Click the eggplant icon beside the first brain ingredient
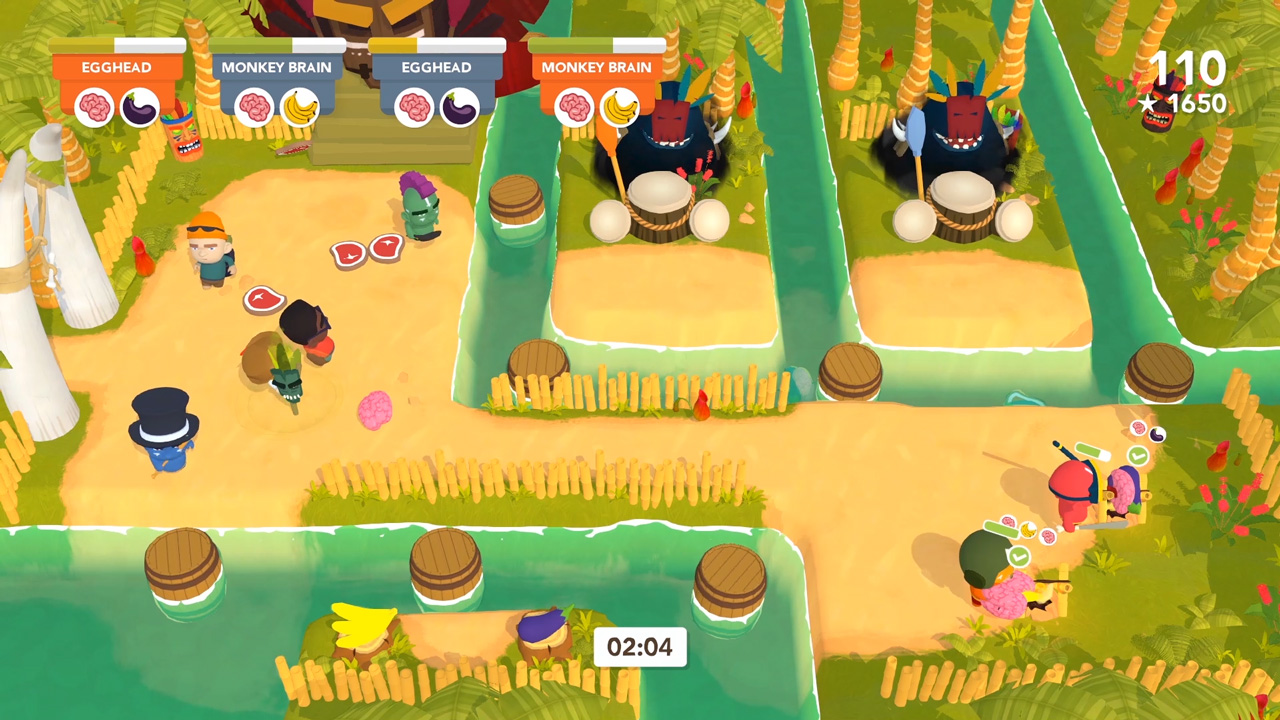The width and height of the screenshot is (1280, 720). (140, 107)
